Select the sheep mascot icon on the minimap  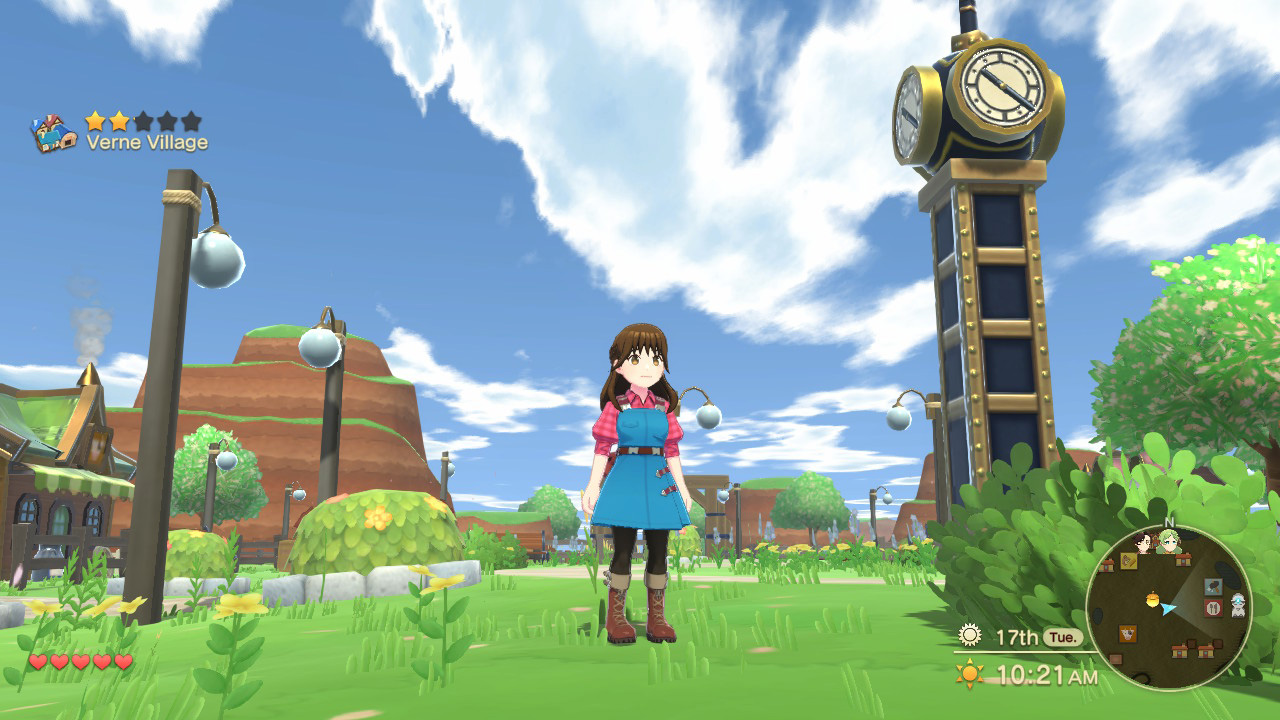pos(1238,605)
